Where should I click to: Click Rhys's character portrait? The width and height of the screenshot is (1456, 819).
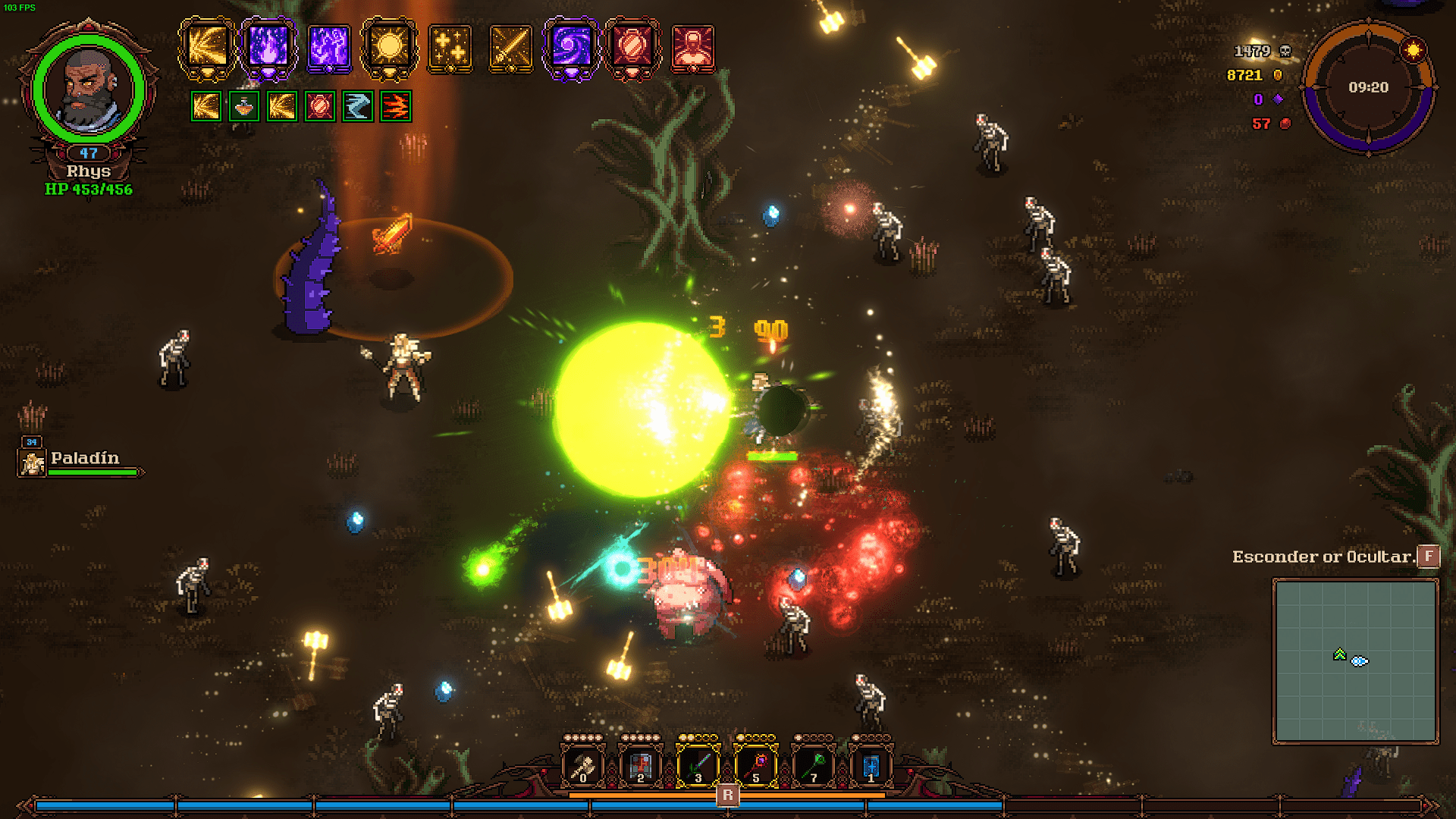tap(89, 89)
